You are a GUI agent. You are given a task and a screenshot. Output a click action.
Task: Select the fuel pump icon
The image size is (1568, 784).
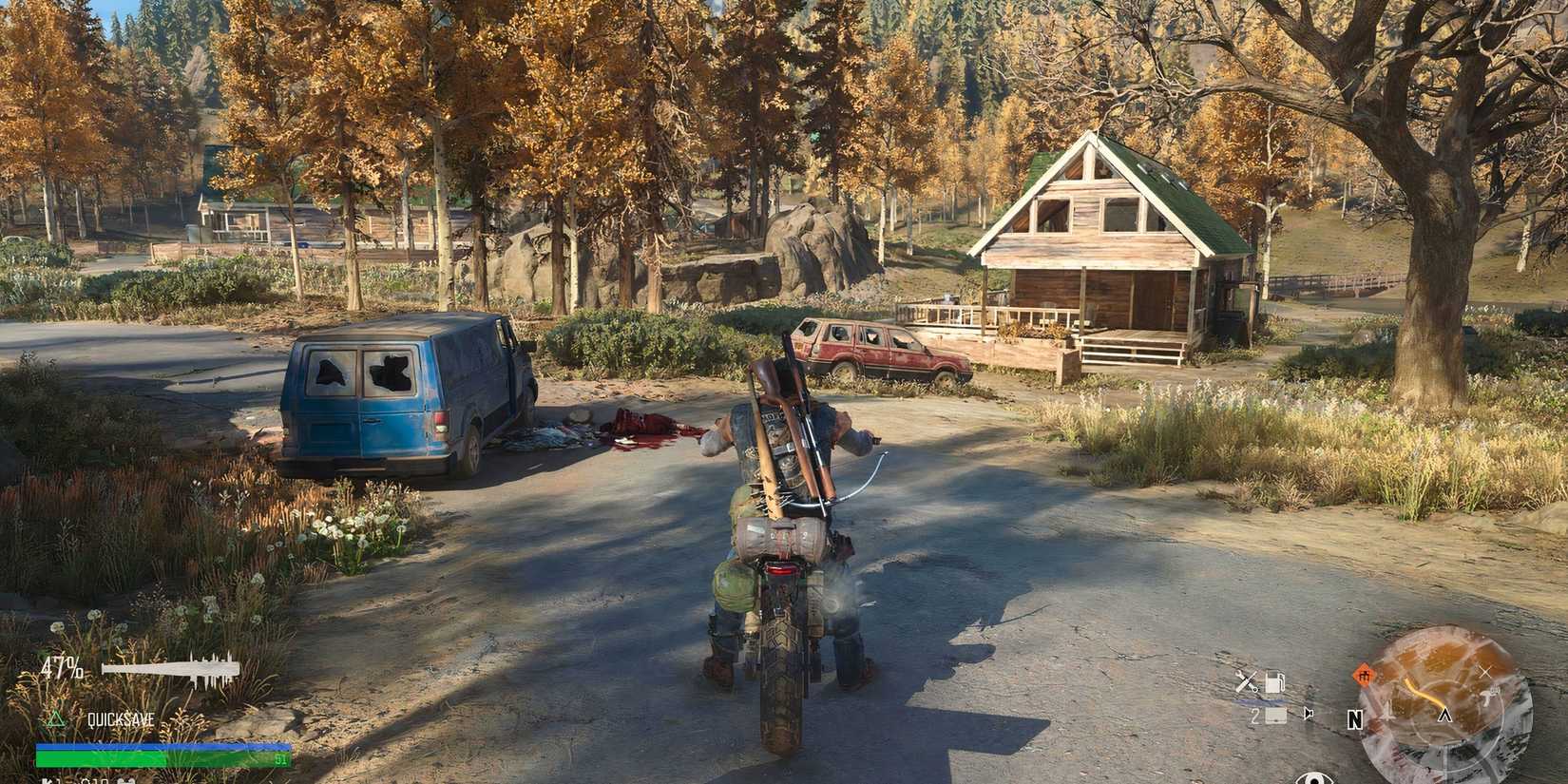[x=1275, y=681]
